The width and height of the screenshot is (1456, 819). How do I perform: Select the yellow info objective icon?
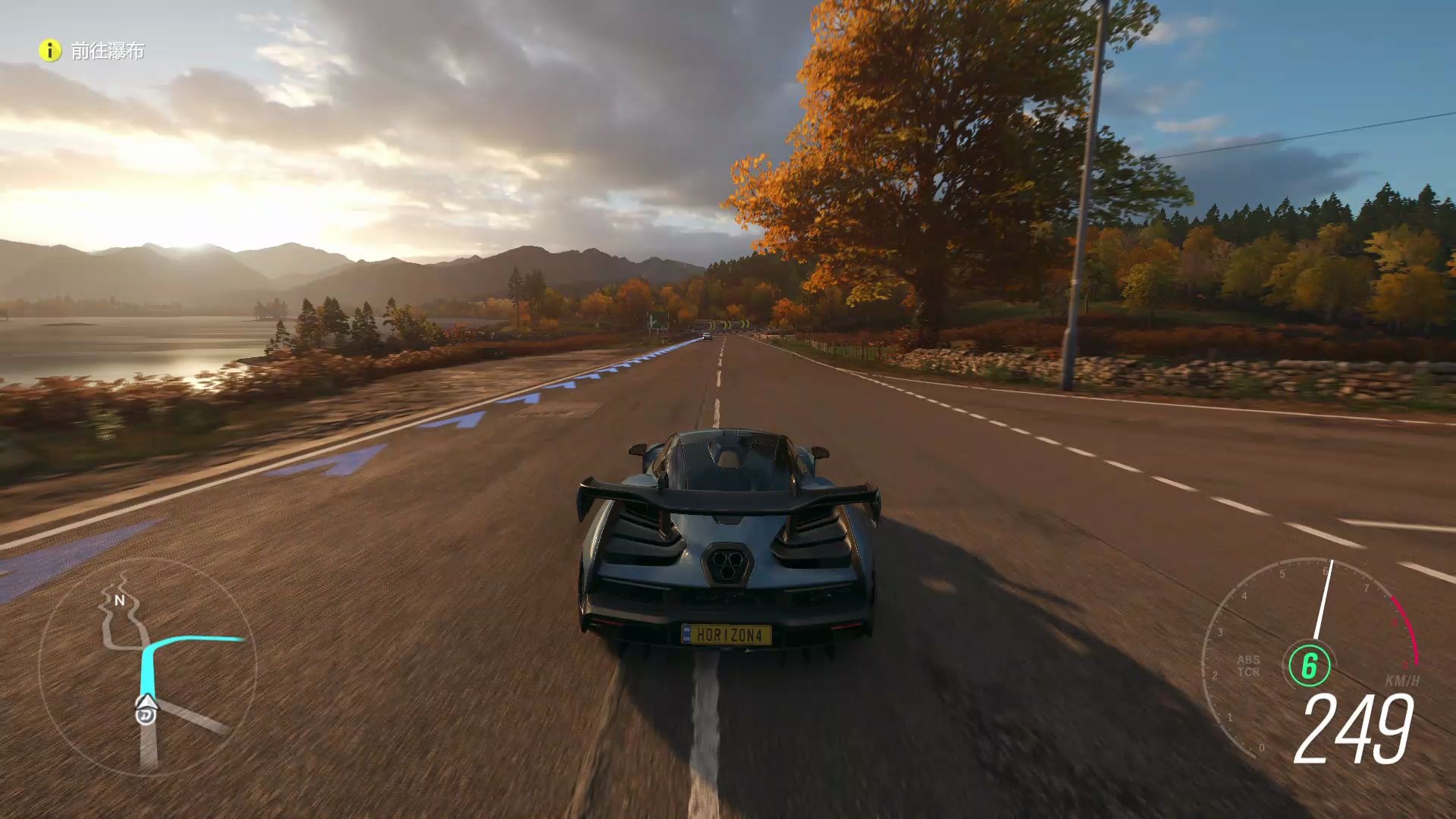point(50,51)
